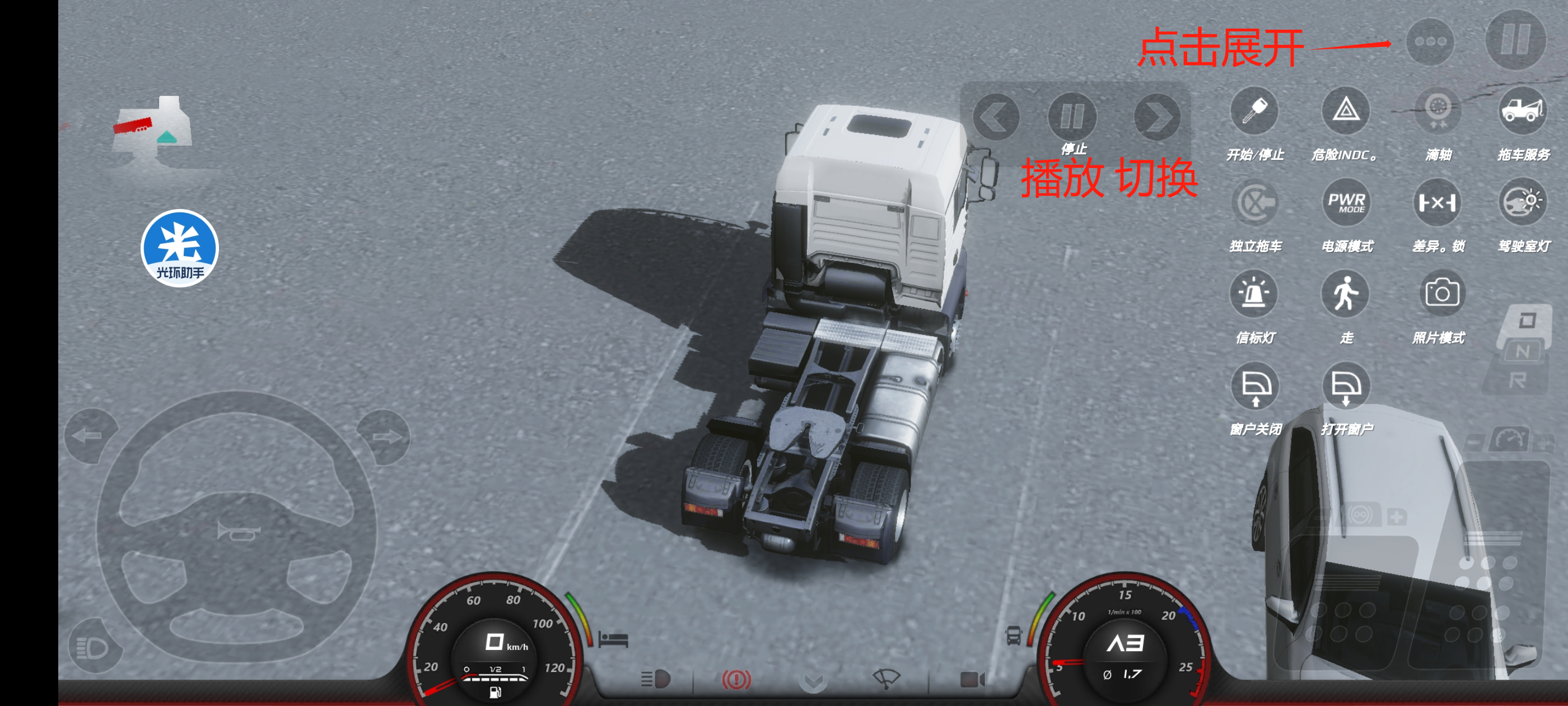Pause the game with the top-right button
The width and height of the screenshot is (1568, 706).
(x=1514, y=40)
